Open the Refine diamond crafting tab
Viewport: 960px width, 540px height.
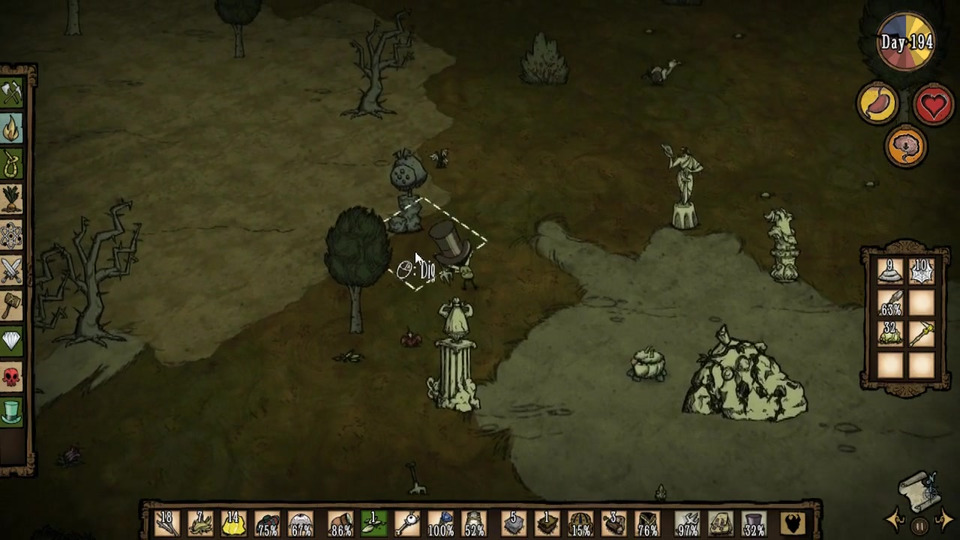point(12,340)
